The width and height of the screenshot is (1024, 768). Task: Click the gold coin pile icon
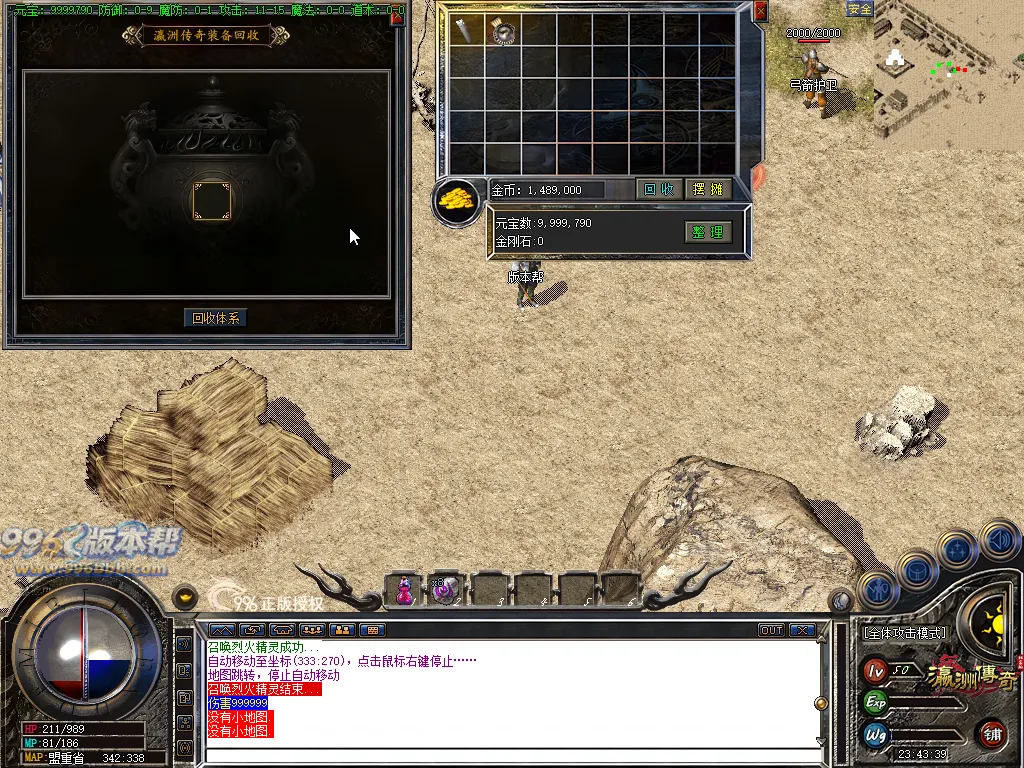coord(458,199)
